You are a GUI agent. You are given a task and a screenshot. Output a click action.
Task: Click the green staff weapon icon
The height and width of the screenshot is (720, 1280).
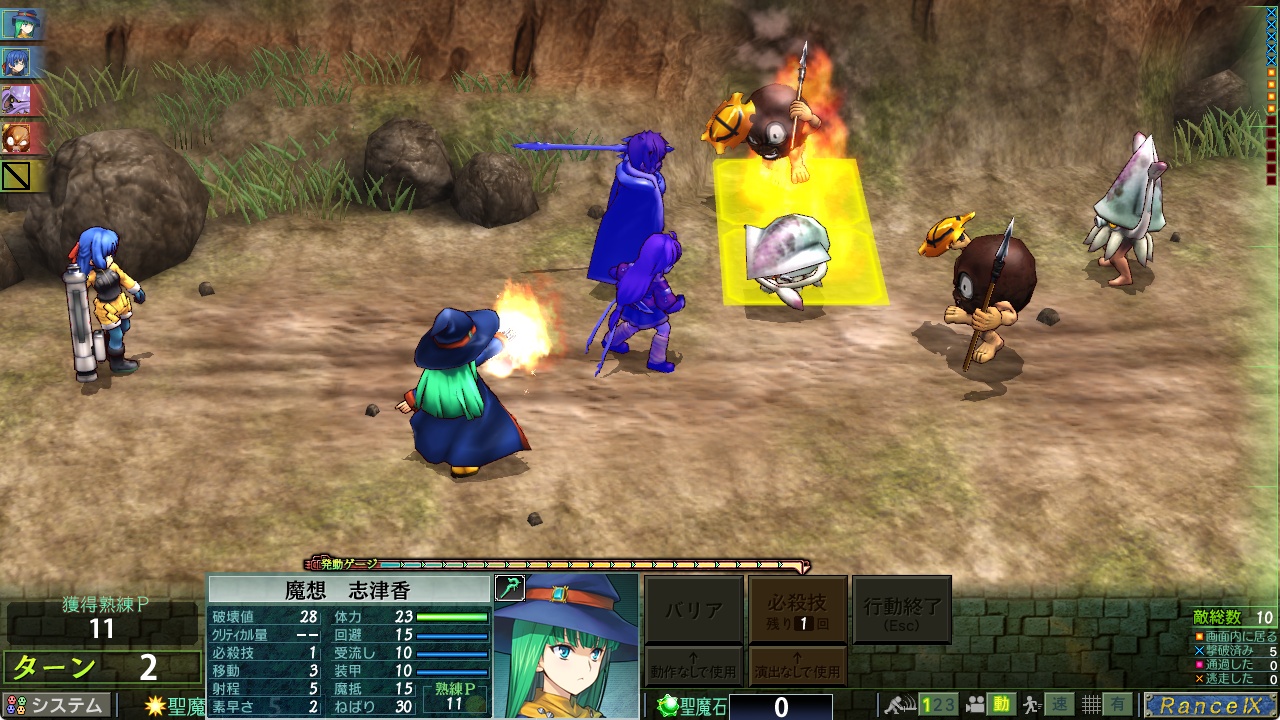[x=509, y=587]
